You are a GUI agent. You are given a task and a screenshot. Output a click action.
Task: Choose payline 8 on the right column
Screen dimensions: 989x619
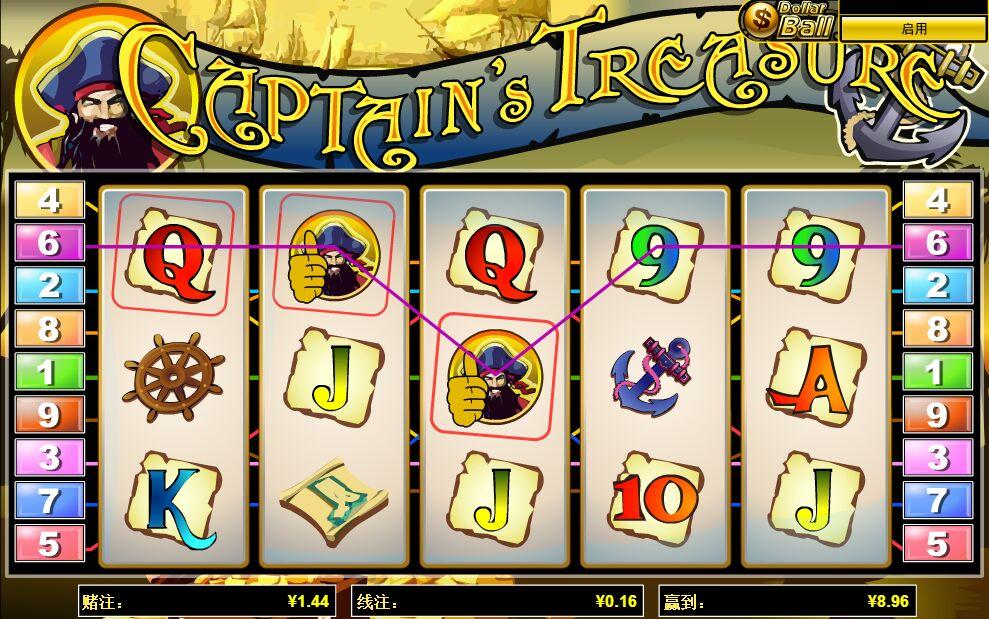point(937,329)
